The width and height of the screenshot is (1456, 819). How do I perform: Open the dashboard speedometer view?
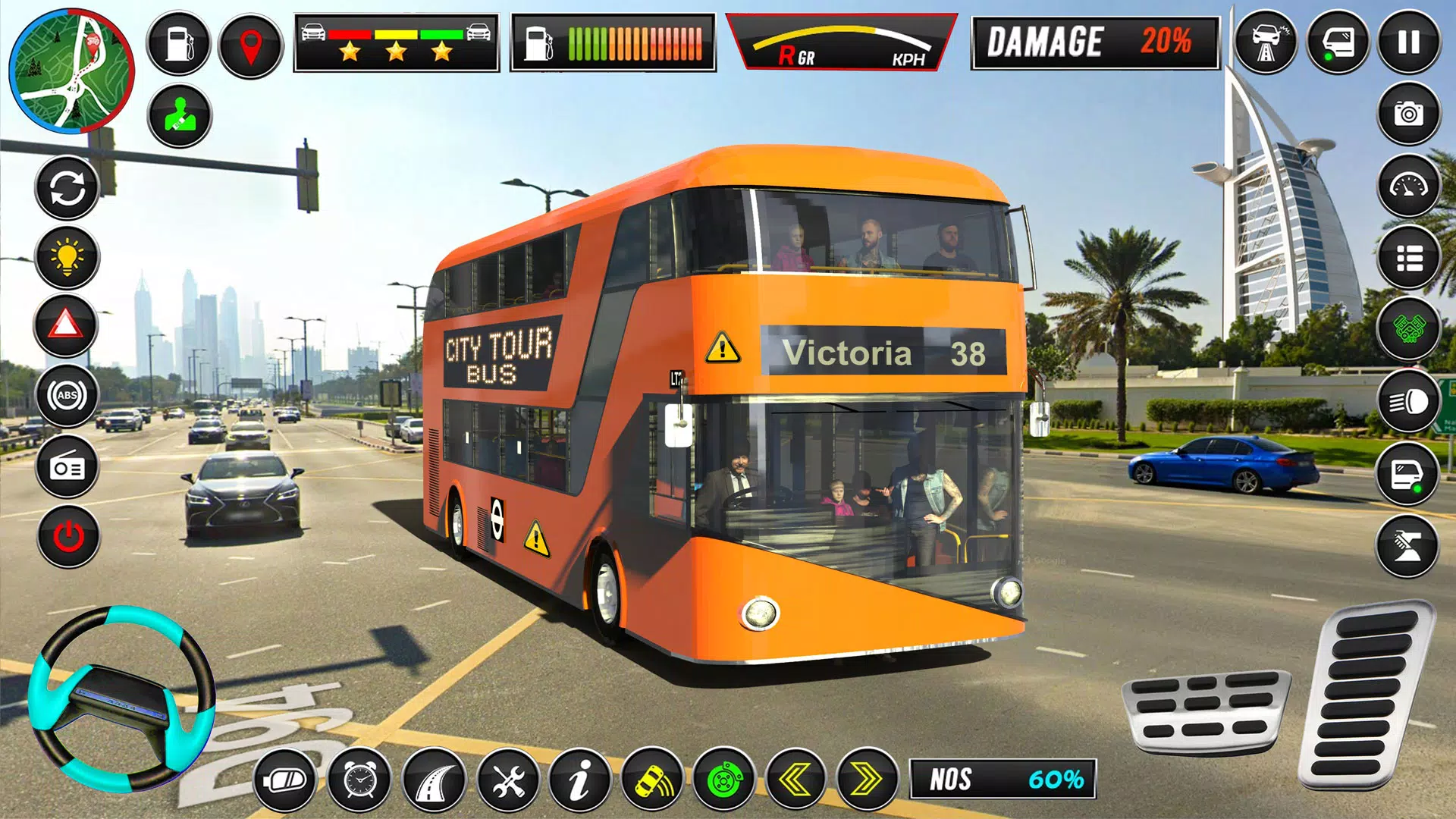pos(1408,184)
